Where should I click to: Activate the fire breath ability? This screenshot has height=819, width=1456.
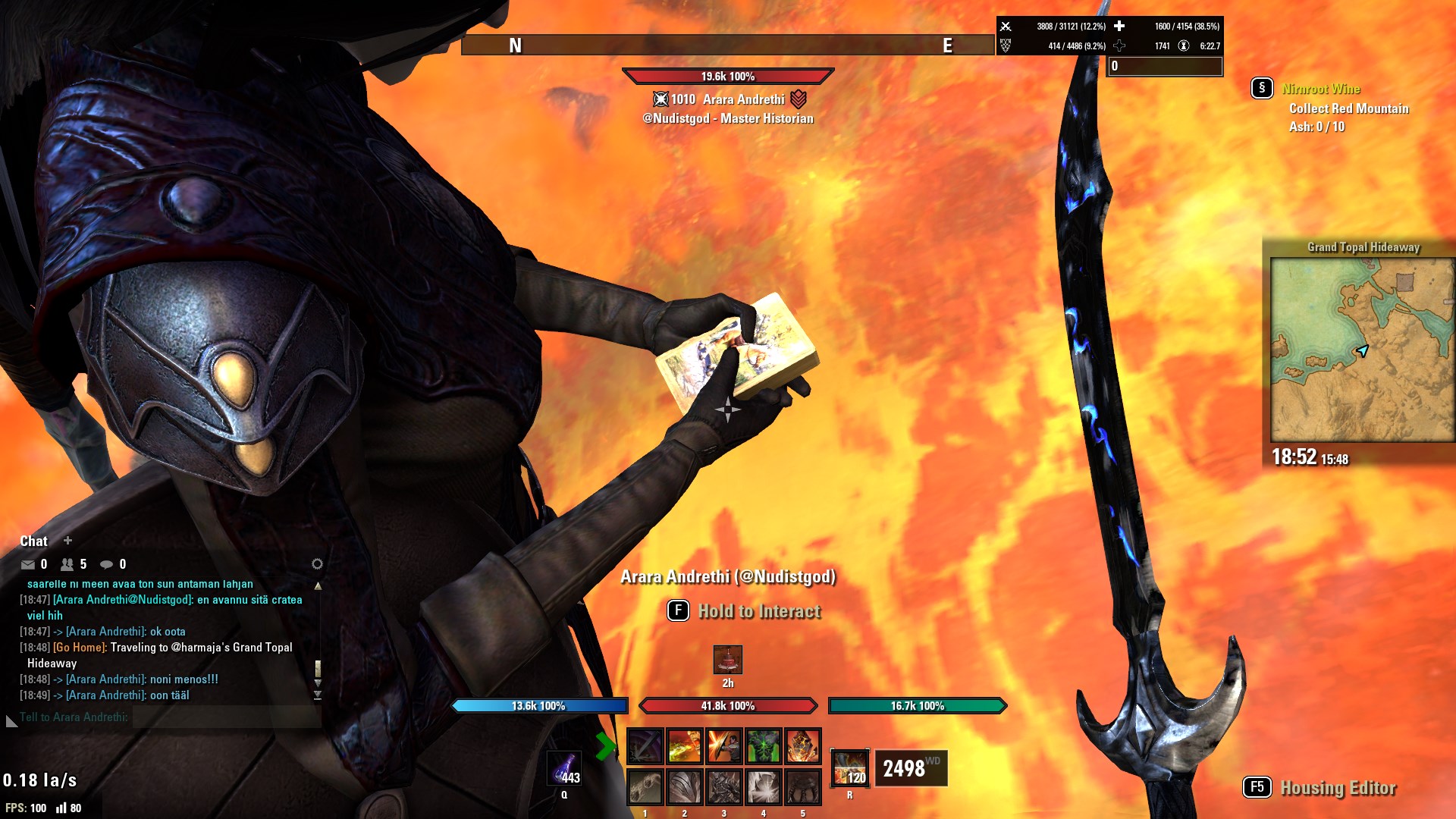pyautogui.click(x=685, y=746)
